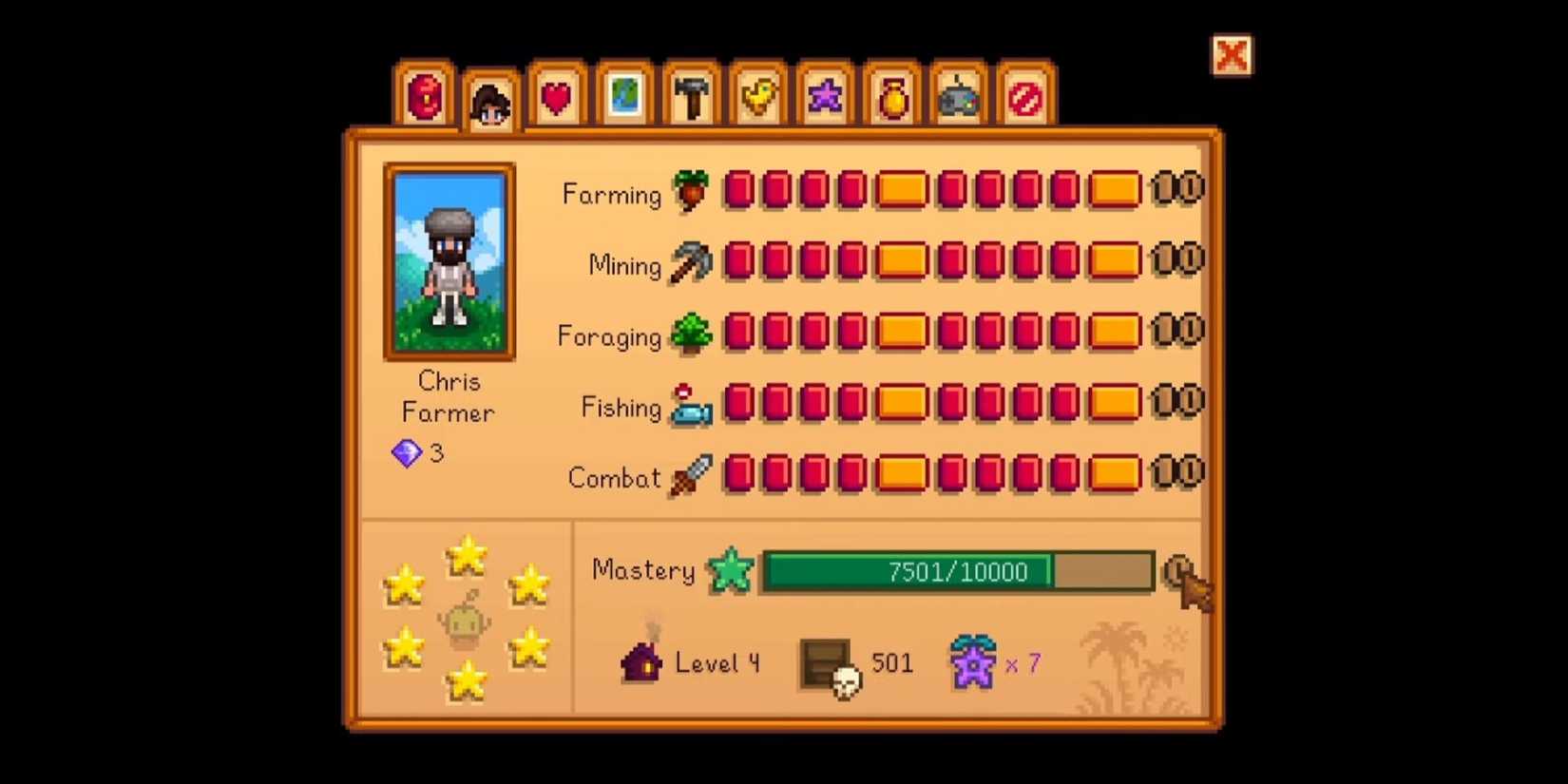Click the Chris Farmer character portrait
Viewport: 1568px width, 784px height.
pyautogui.click(x=449, y=260)
